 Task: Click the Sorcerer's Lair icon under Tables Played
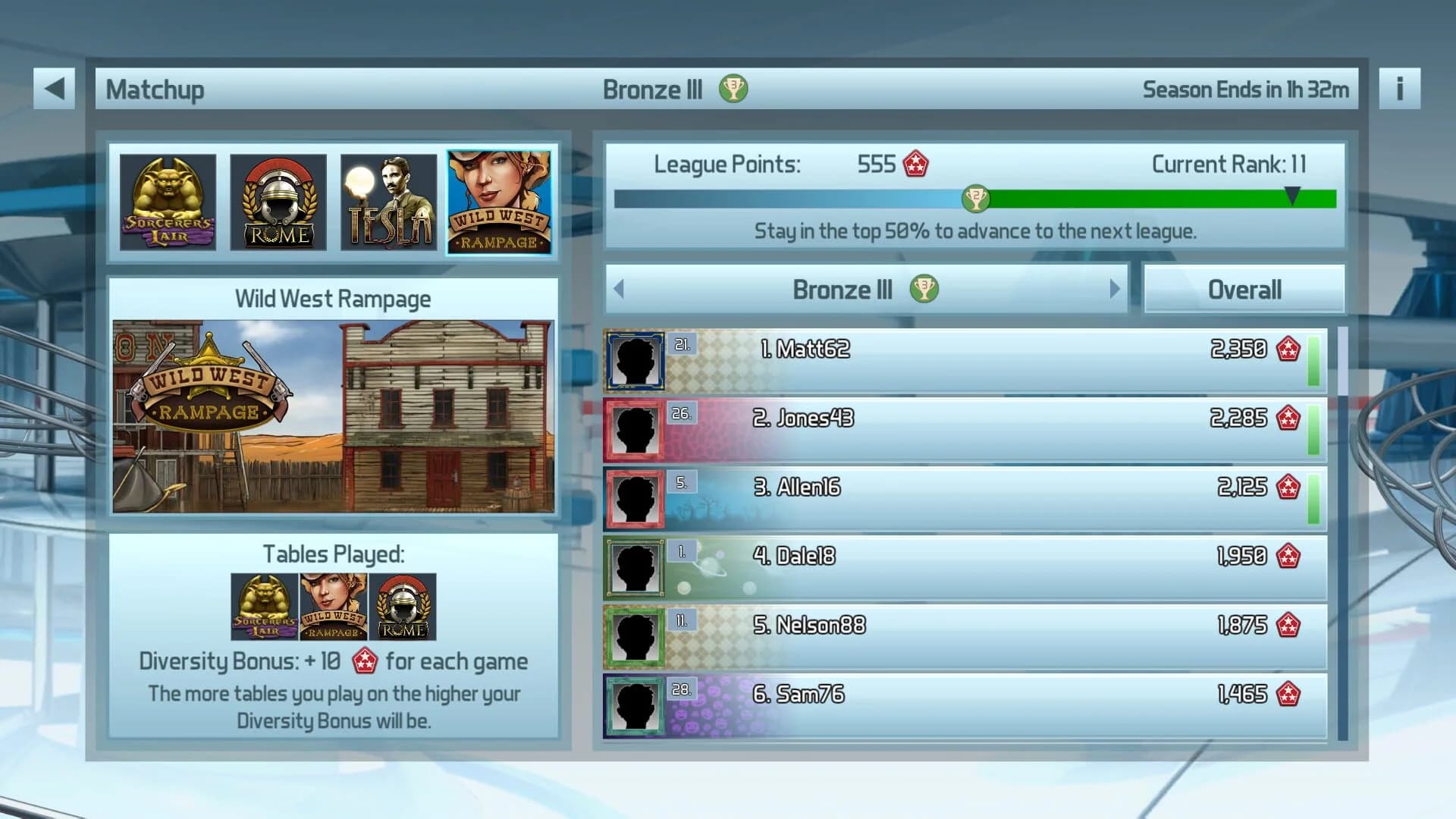pyautogui.click(x=262, y=606)
